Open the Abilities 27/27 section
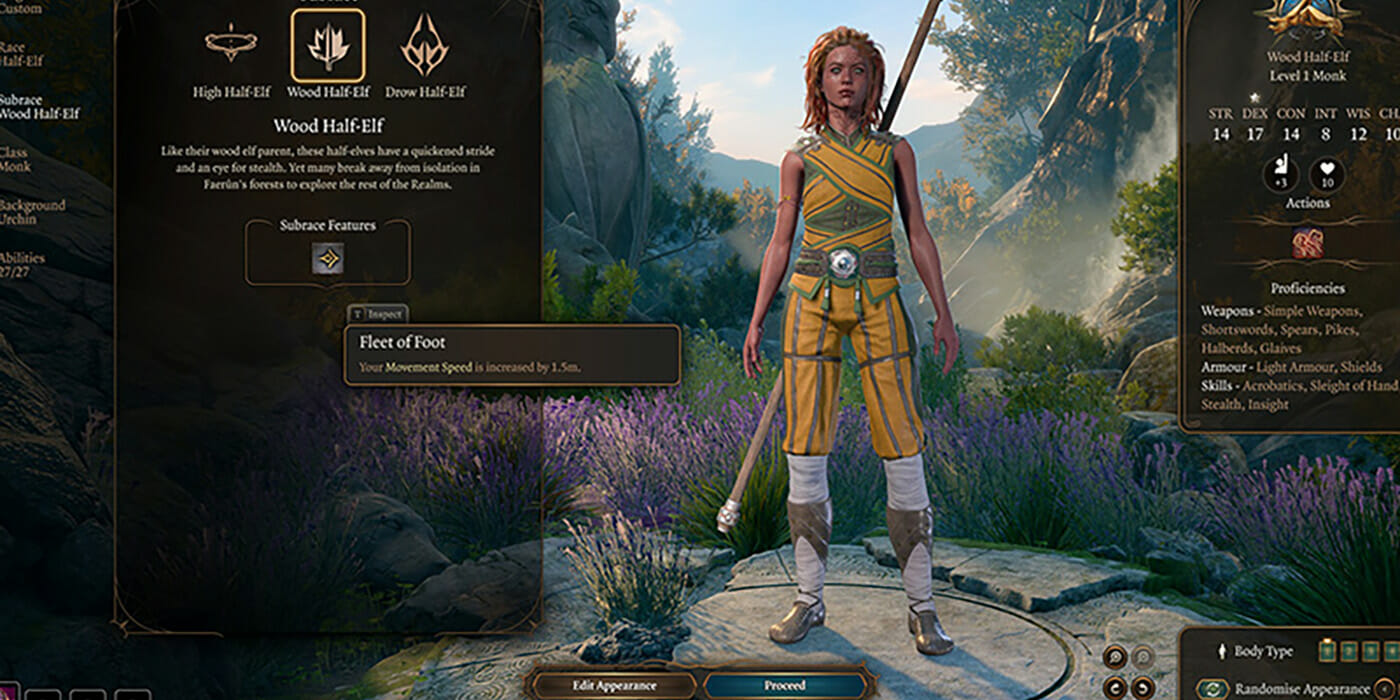The height and width of the screenshot is (700, 1400). [22, 264]
